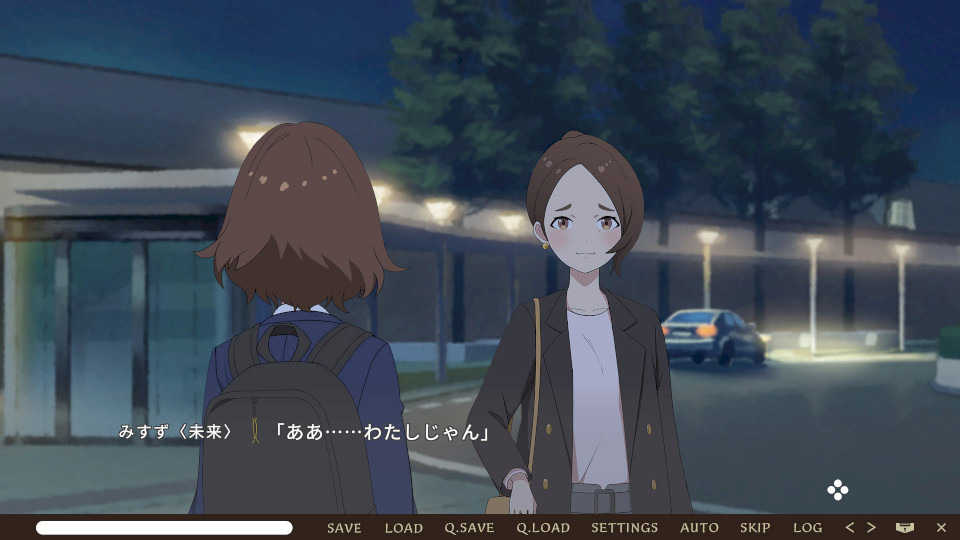This screenshot has height=540, width=960.
Task: Activate SKIP mode
Action: (755, 528)
